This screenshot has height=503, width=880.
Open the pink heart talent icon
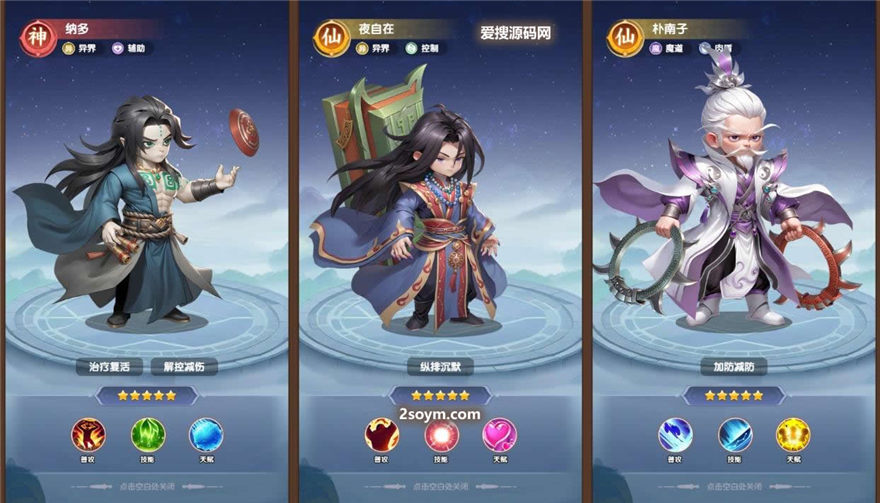(500, 434)
